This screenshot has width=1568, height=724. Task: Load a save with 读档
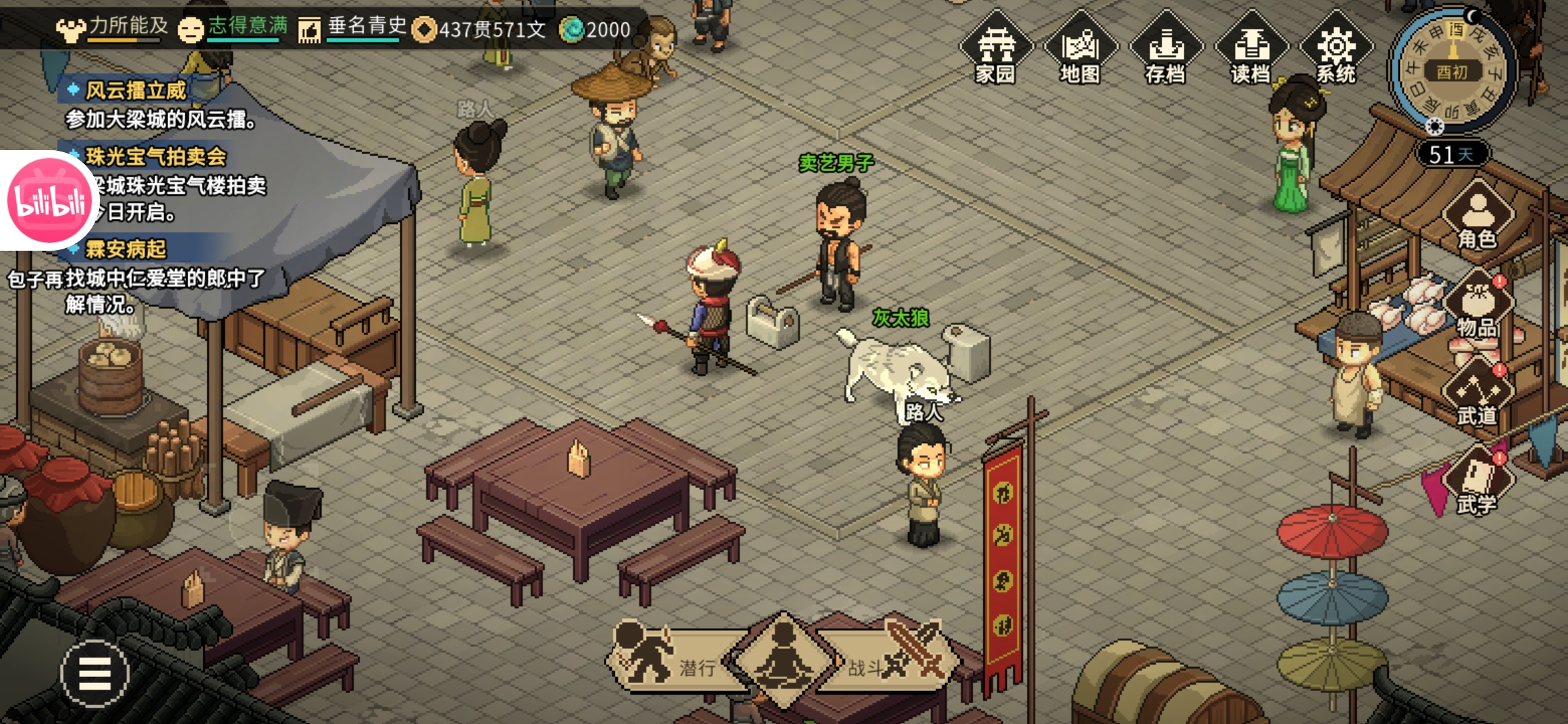point(1251,48)
